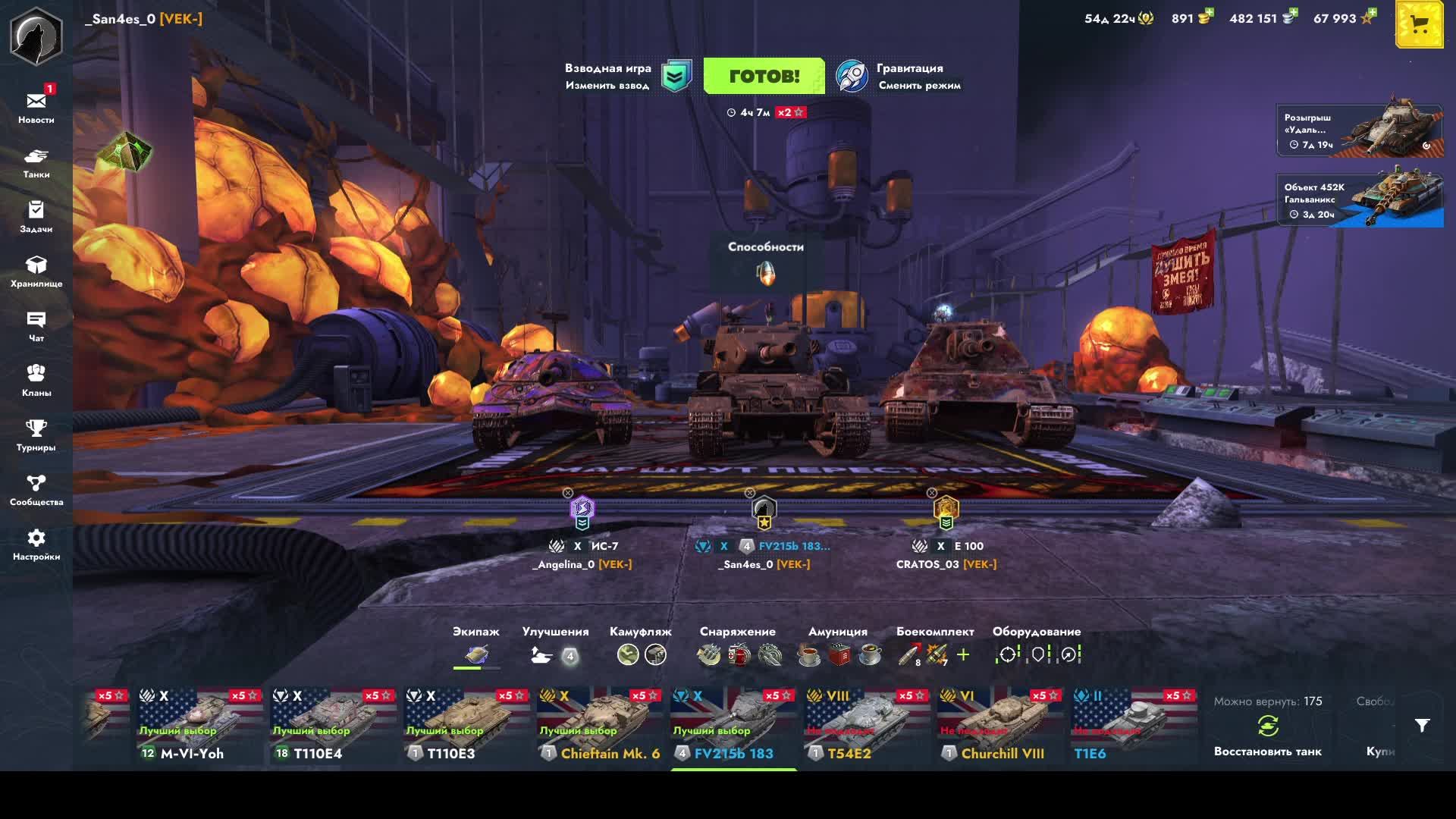Open the tank carousel filter funnel
Image resolution: width=1456 pixels, height=819 pixels.
[1422, 726]
